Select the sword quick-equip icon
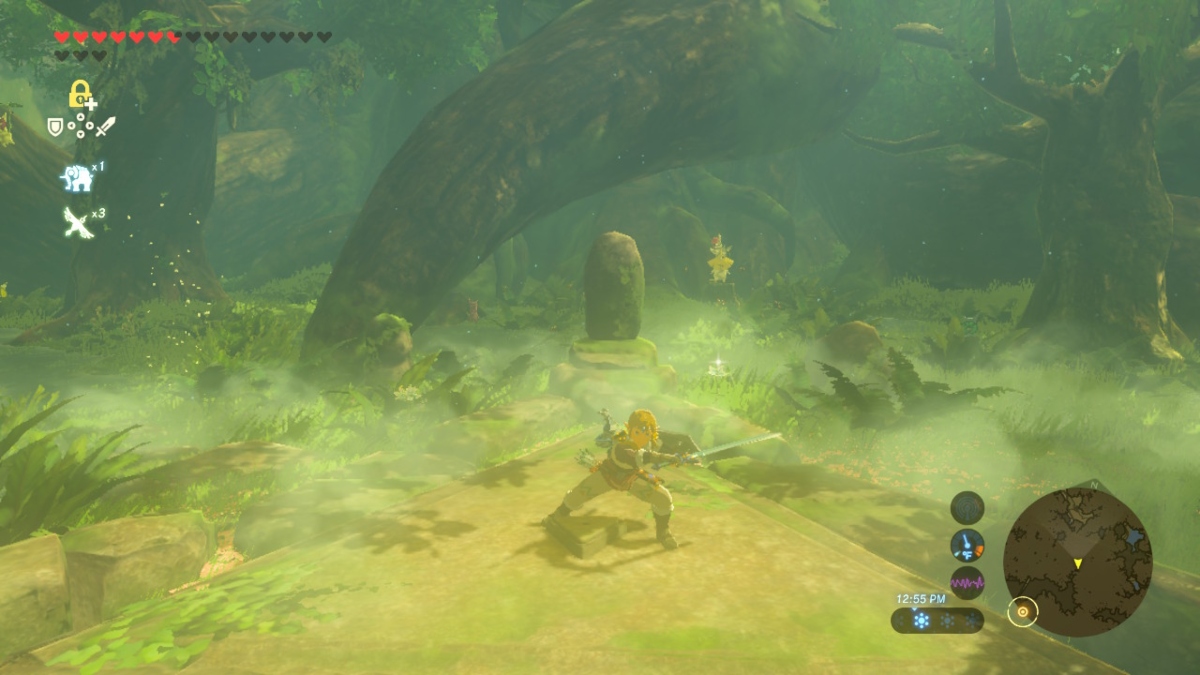 (106, 126)
